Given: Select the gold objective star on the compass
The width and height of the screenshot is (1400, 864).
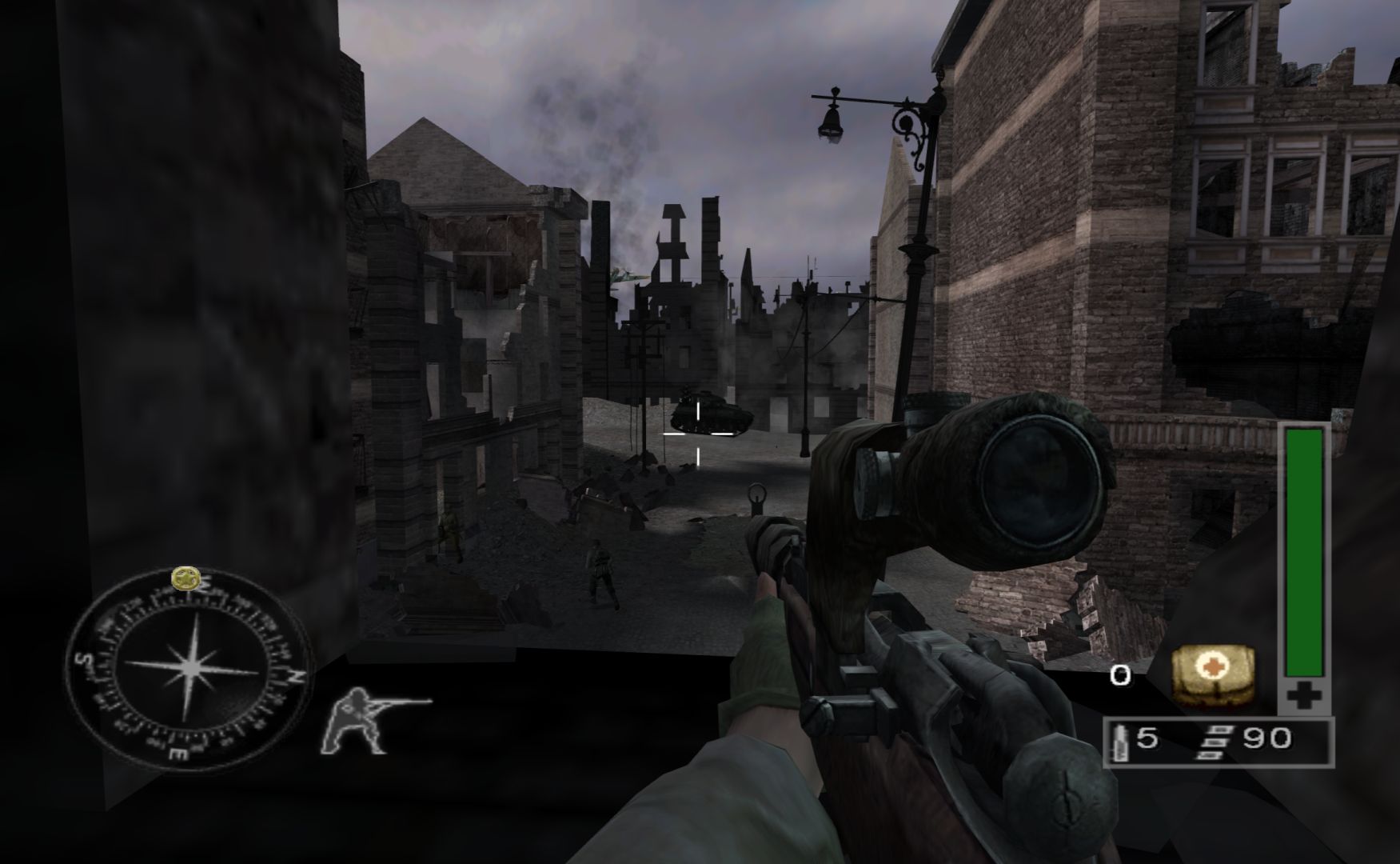Looking at the screenshot, I should (x=186, y=576).
